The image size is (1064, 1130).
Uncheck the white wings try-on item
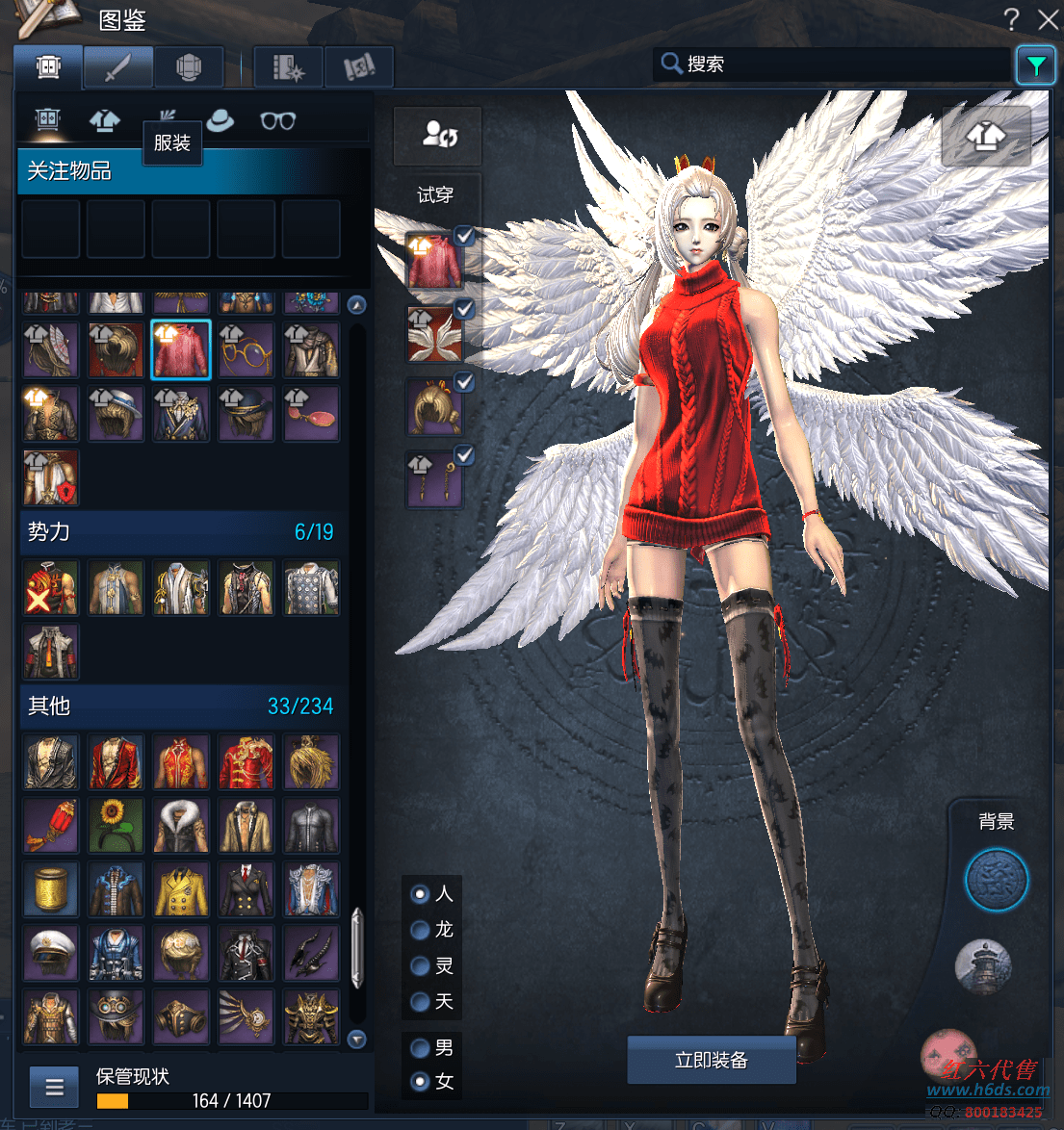pos(464,309)
